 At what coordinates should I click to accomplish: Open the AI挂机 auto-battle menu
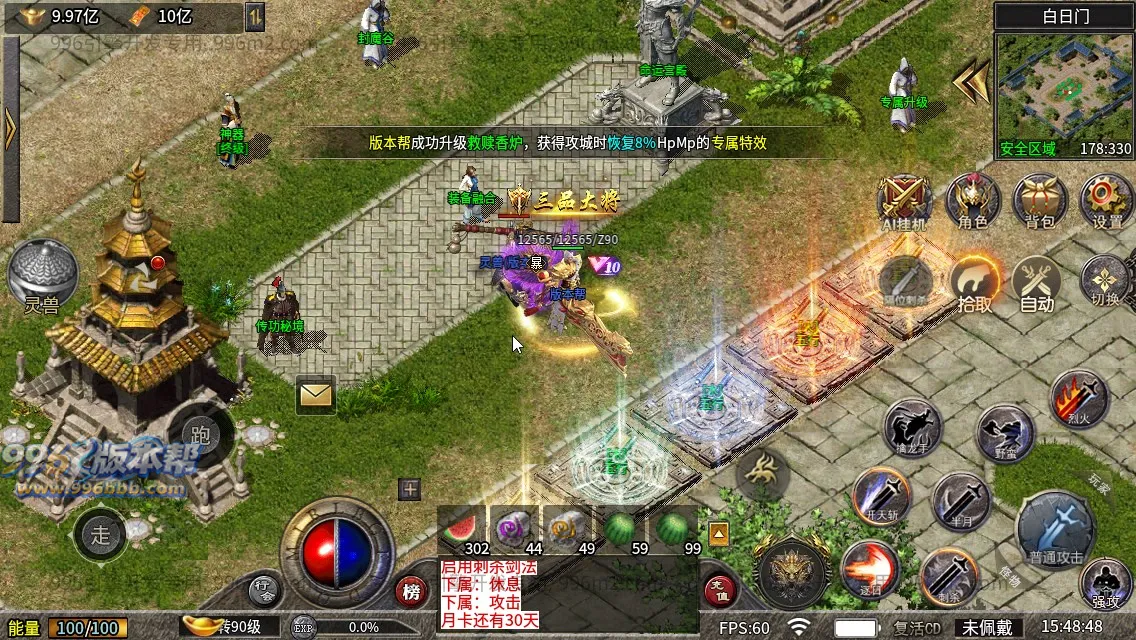coord(904,199)
